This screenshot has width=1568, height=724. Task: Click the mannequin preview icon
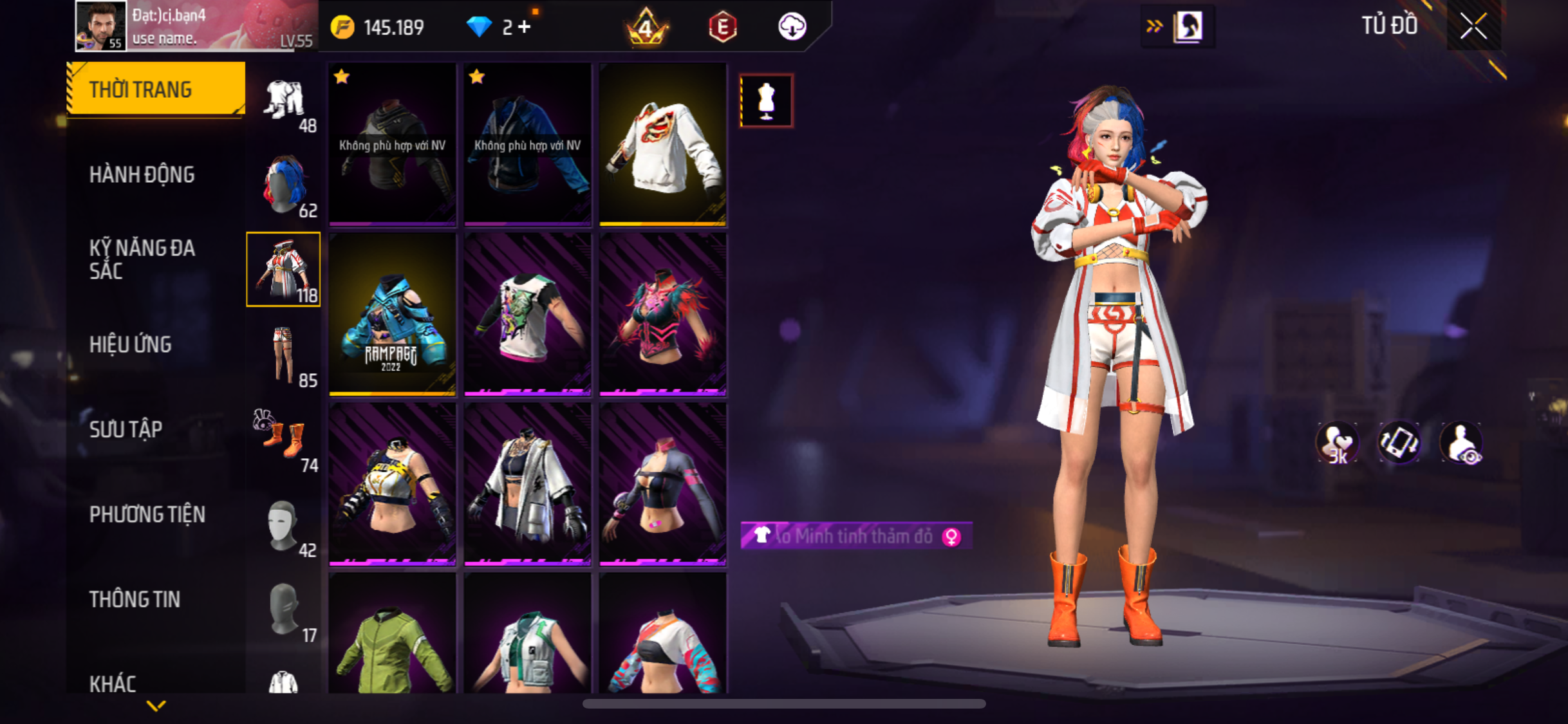point(766,101)
